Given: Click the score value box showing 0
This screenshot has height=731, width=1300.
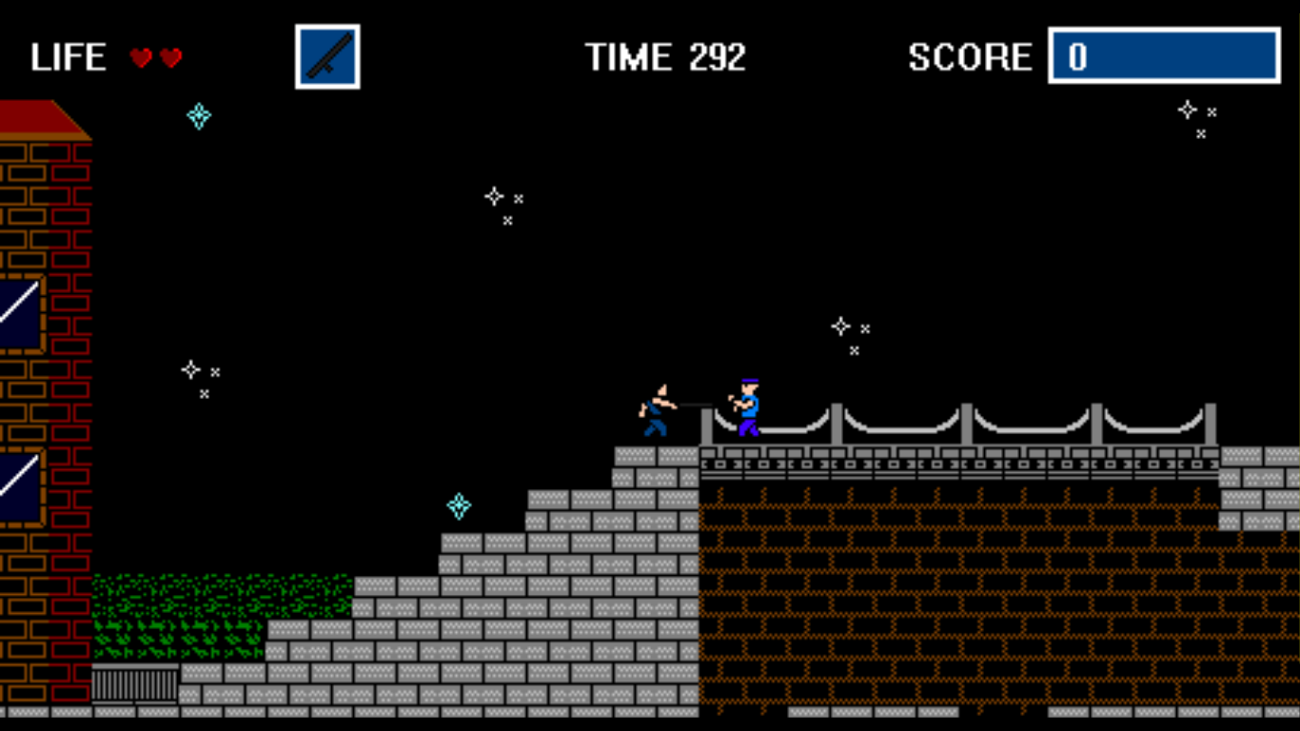Looking at the screenshot, I should pyautogui.click(x=1163, y=57).
